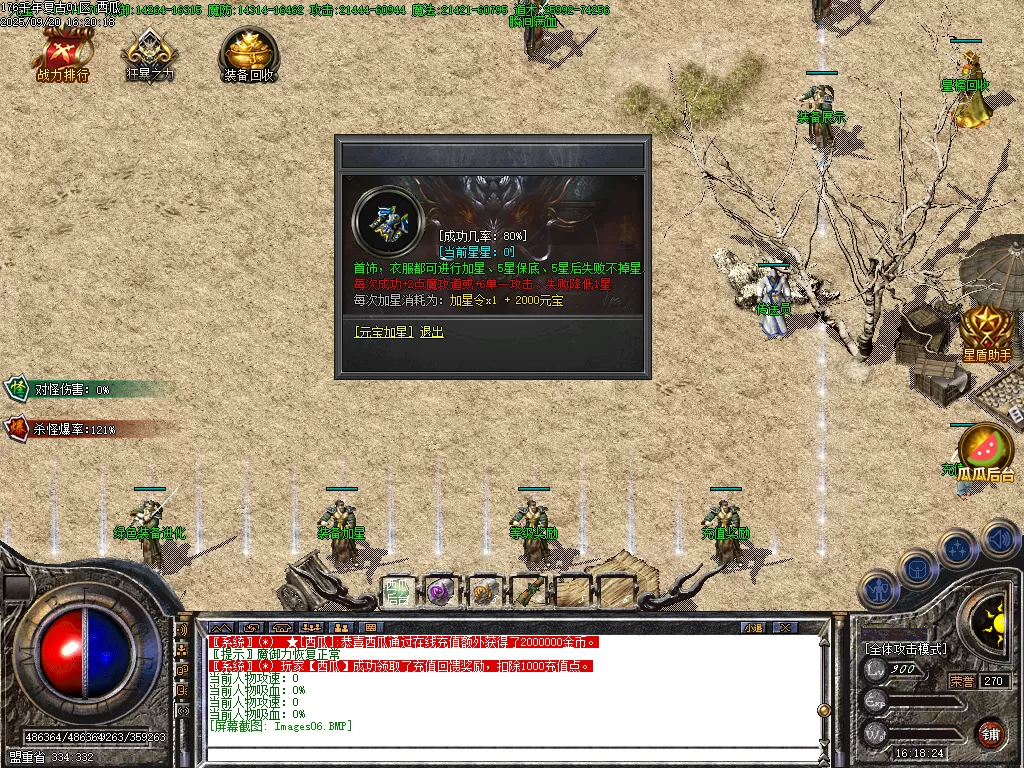Open the skills sparkle round button

tap(958, 549)
